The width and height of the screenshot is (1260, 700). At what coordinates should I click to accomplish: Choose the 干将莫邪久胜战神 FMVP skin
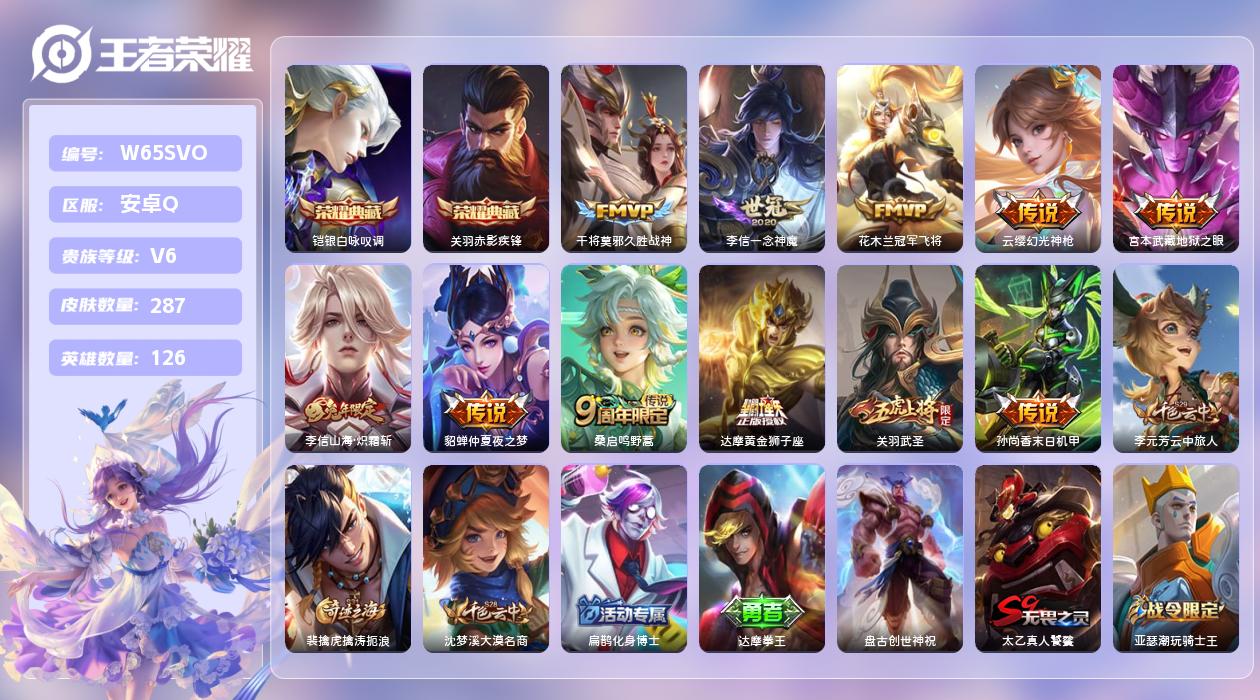(624, 158)
